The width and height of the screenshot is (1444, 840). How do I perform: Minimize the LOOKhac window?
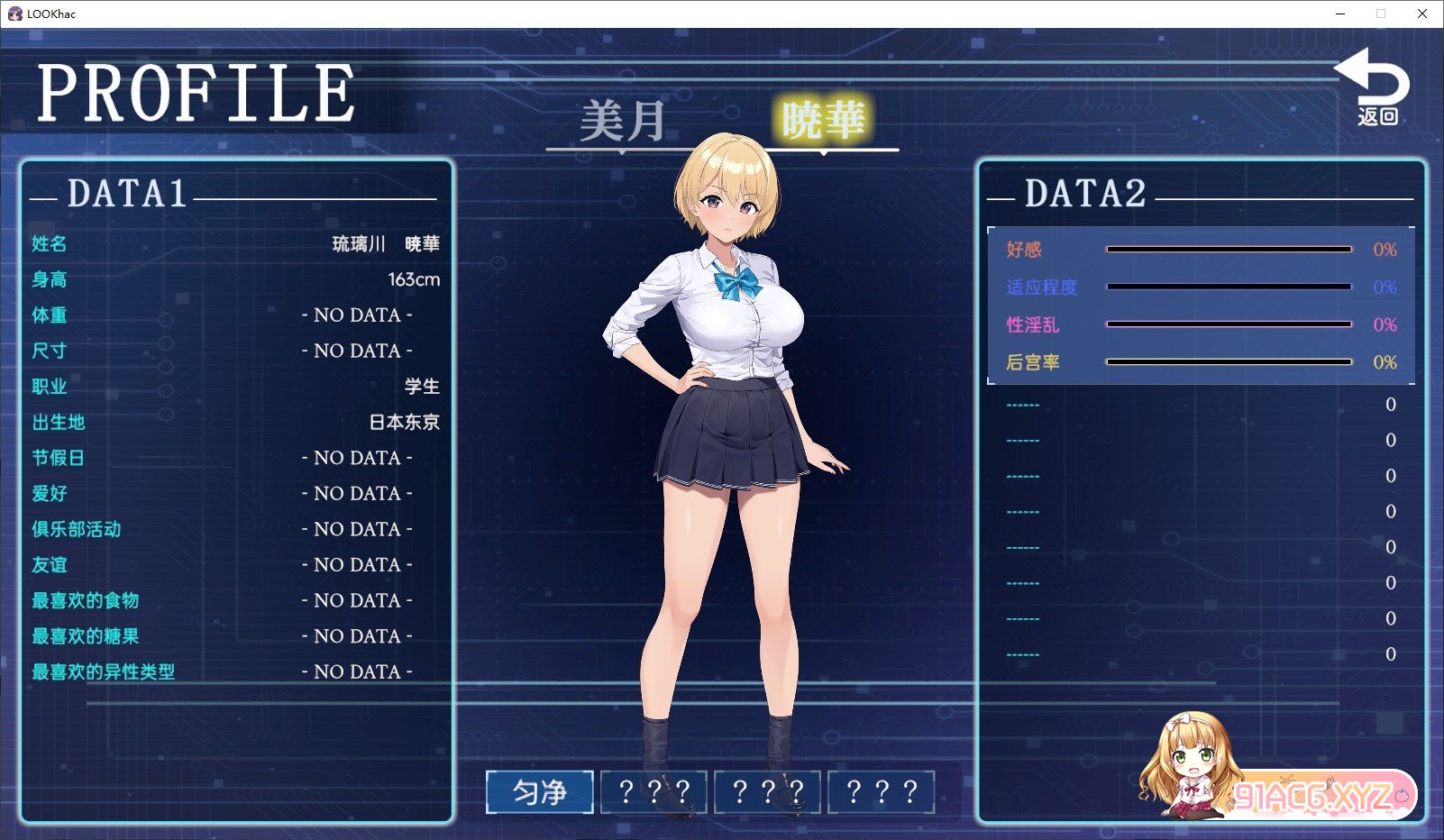point(1340,14)
